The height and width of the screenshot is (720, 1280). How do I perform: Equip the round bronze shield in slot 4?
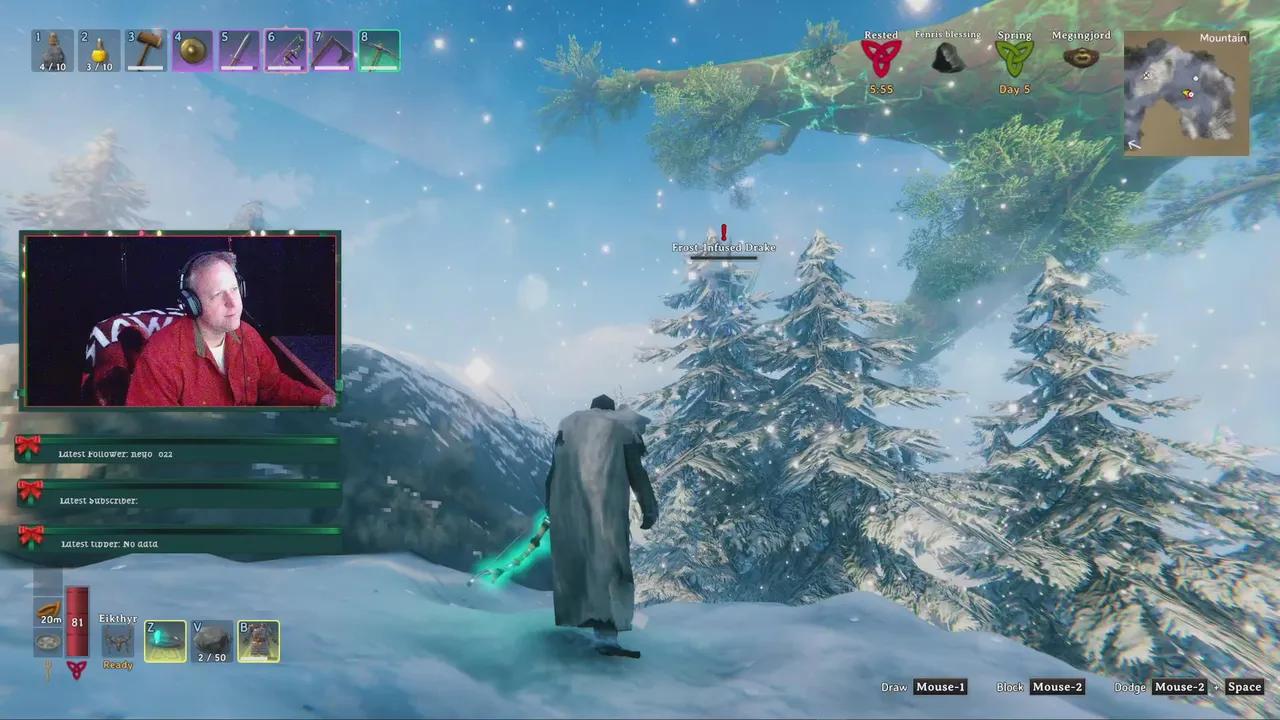pos(192,51)
